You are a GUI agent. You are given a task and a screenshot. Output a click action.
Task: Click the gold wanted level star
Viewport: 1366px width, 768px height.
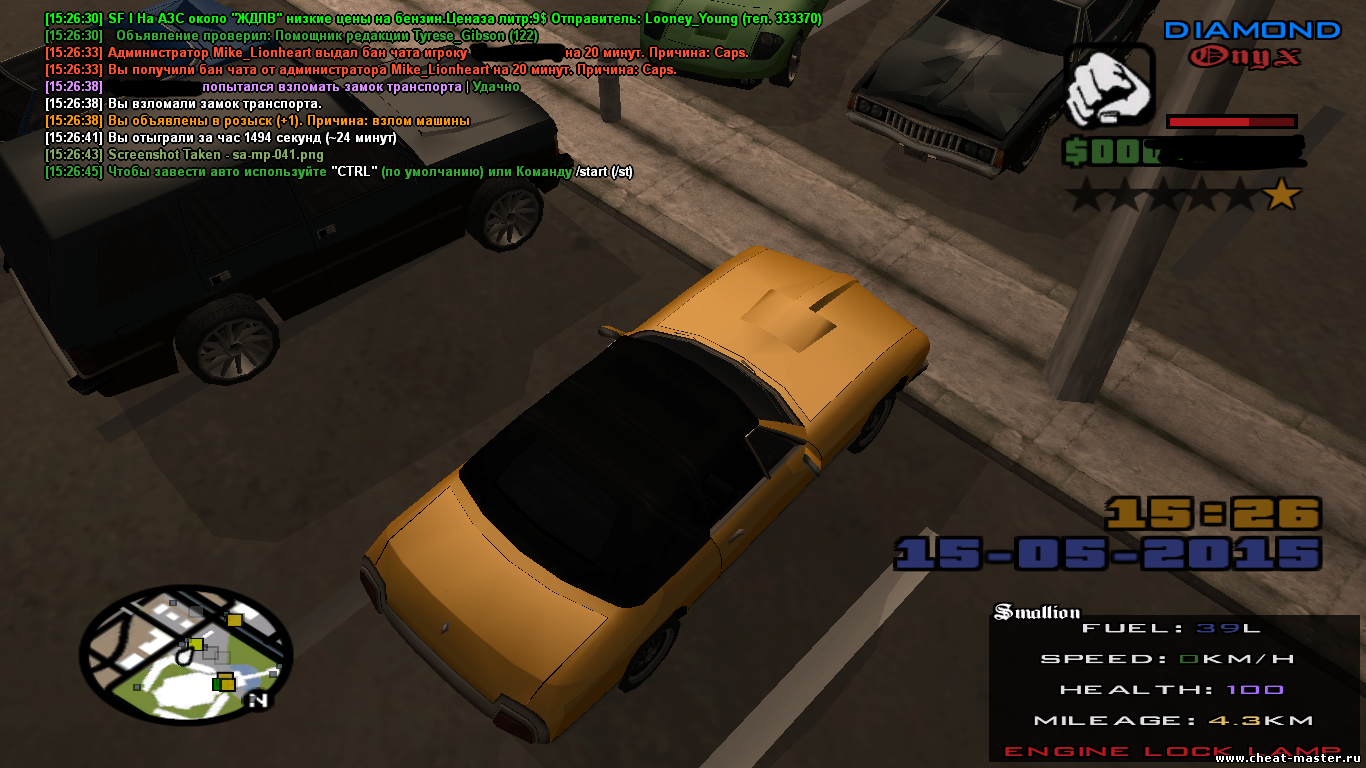(1282, 195)
